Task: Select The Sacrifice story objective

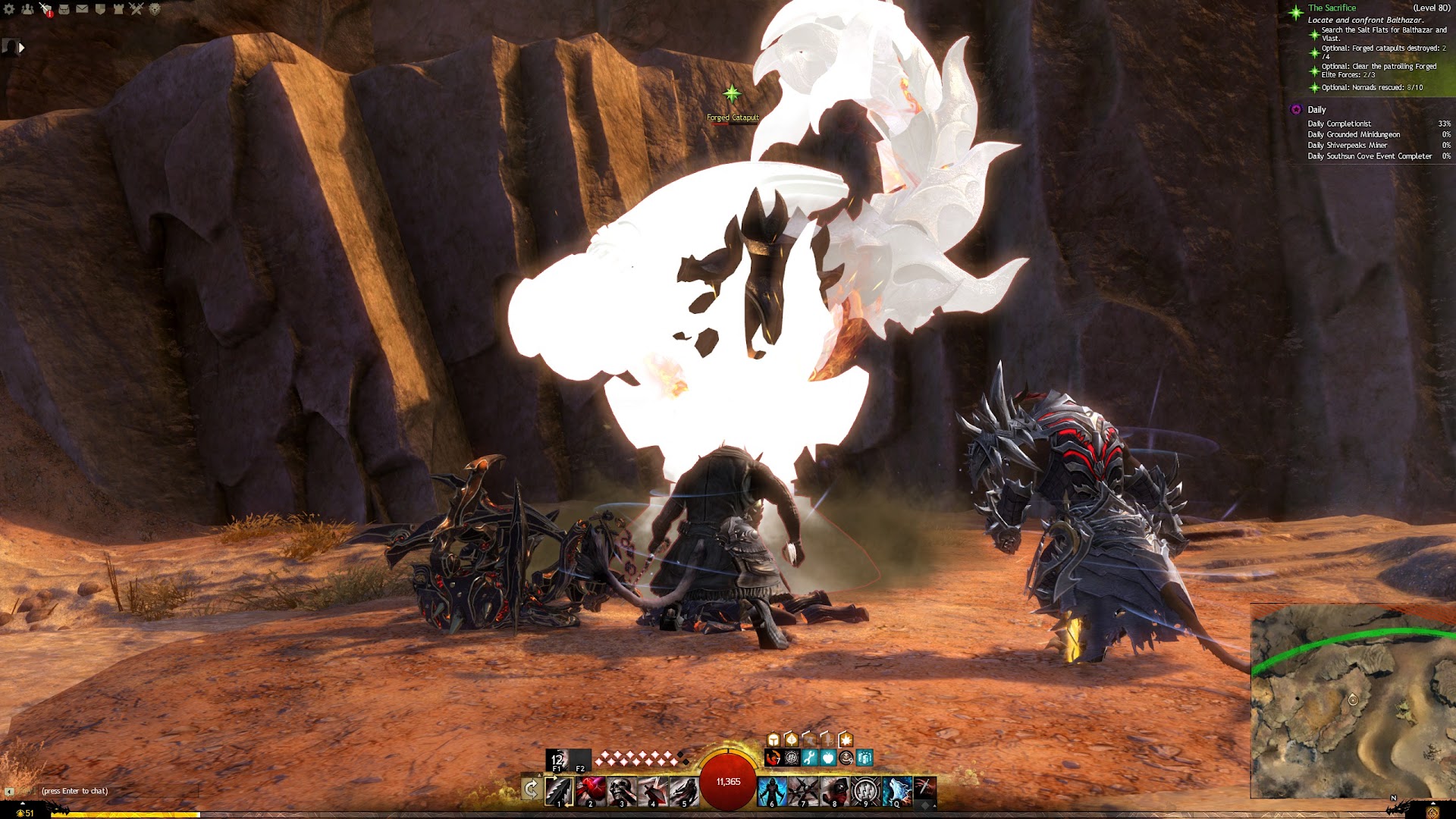Action: click(x=1332, y=8)
